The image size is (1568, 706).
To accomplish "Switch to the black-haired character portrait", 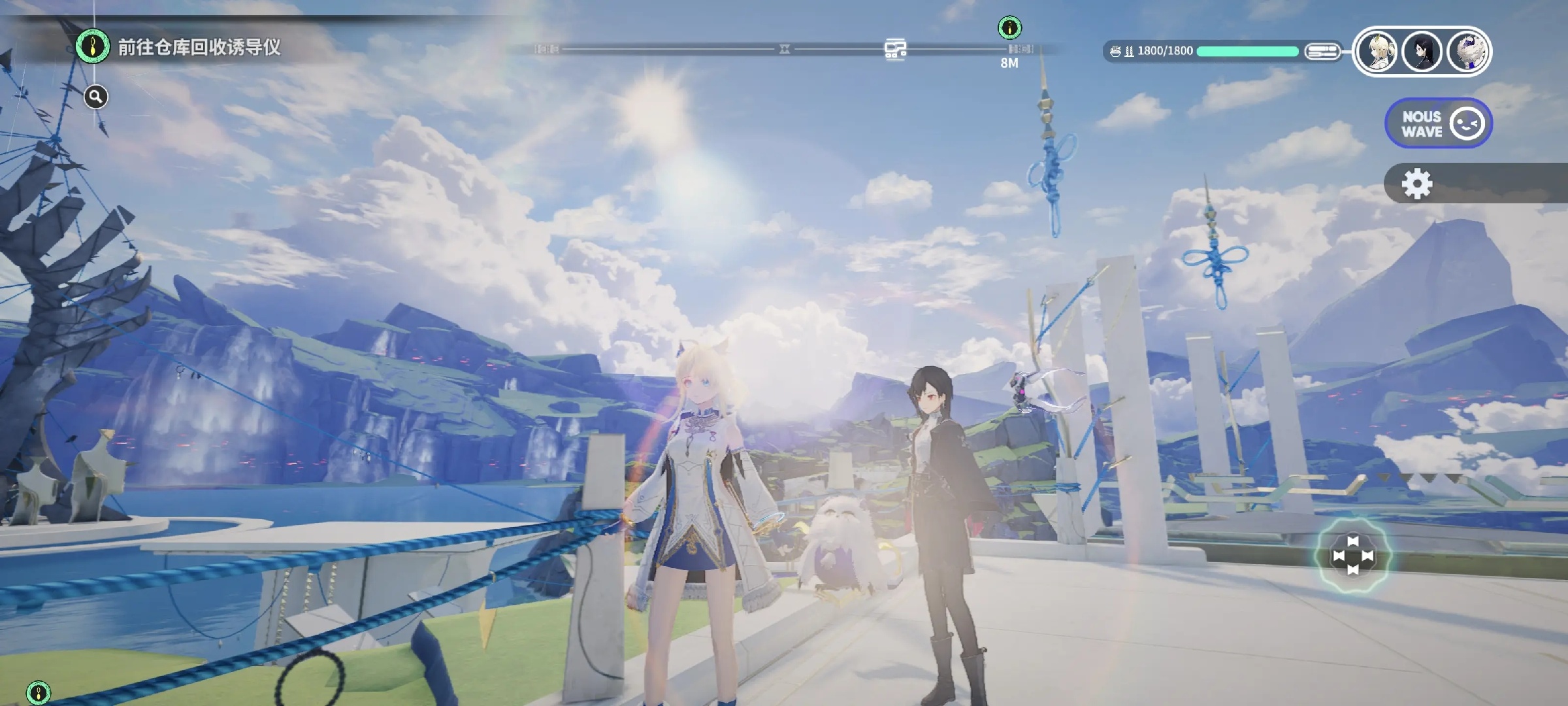I will tap(1422, 51).
